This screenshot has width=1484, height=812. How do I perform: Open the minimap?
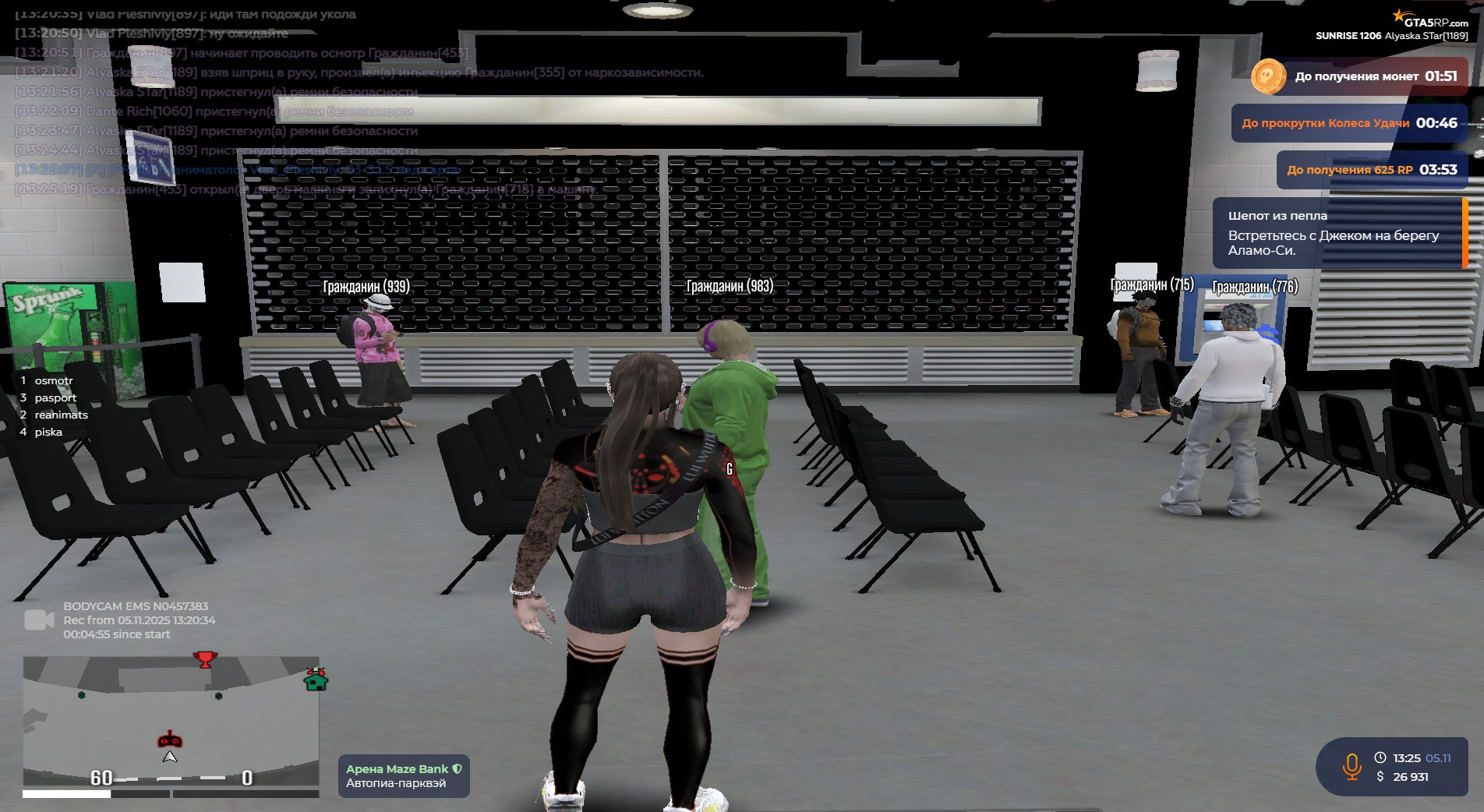[x=171, y=721]
